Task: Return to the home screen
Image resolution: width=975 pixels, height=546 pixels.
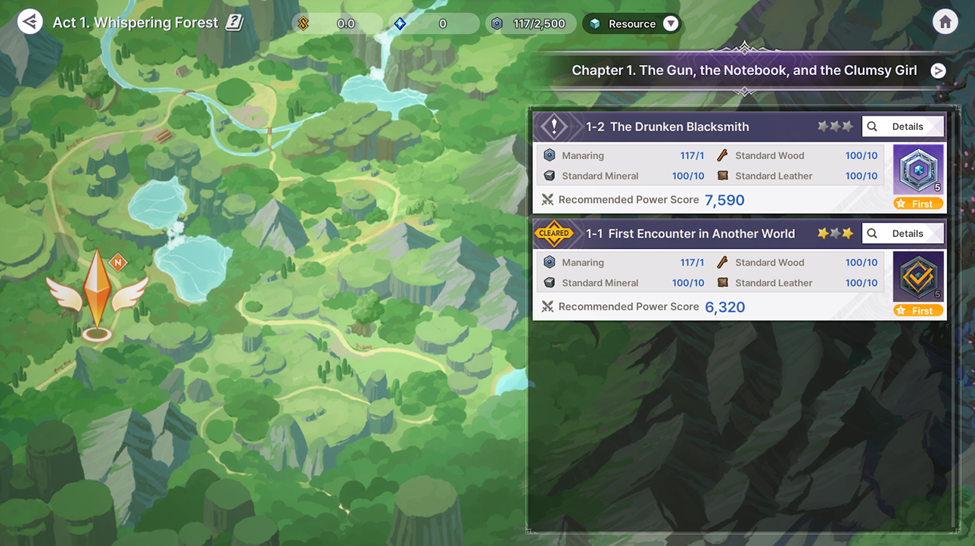Action: (944, 22)
